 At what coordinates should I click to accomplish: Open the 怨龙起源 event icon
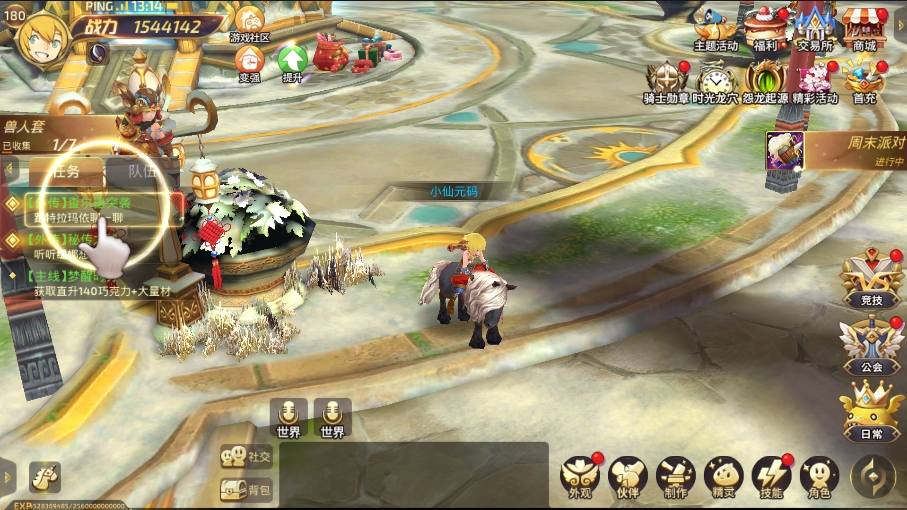(x=766, y=80)
